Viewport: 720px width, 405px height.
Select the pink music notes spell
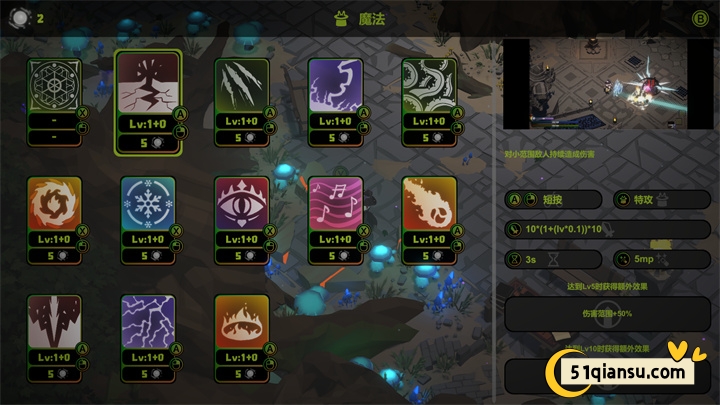(335, 203)
